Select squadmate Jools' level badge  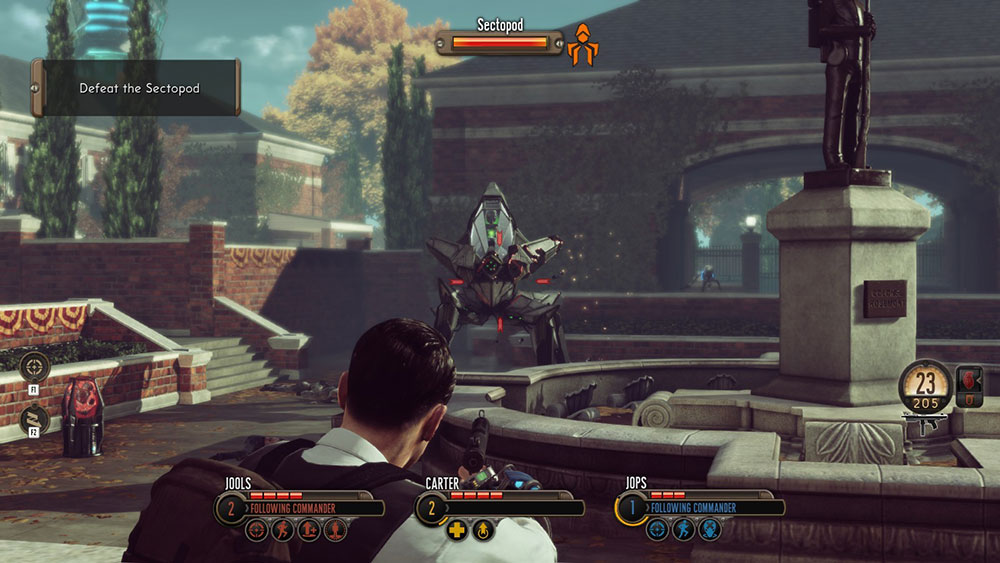click(230, 508)
